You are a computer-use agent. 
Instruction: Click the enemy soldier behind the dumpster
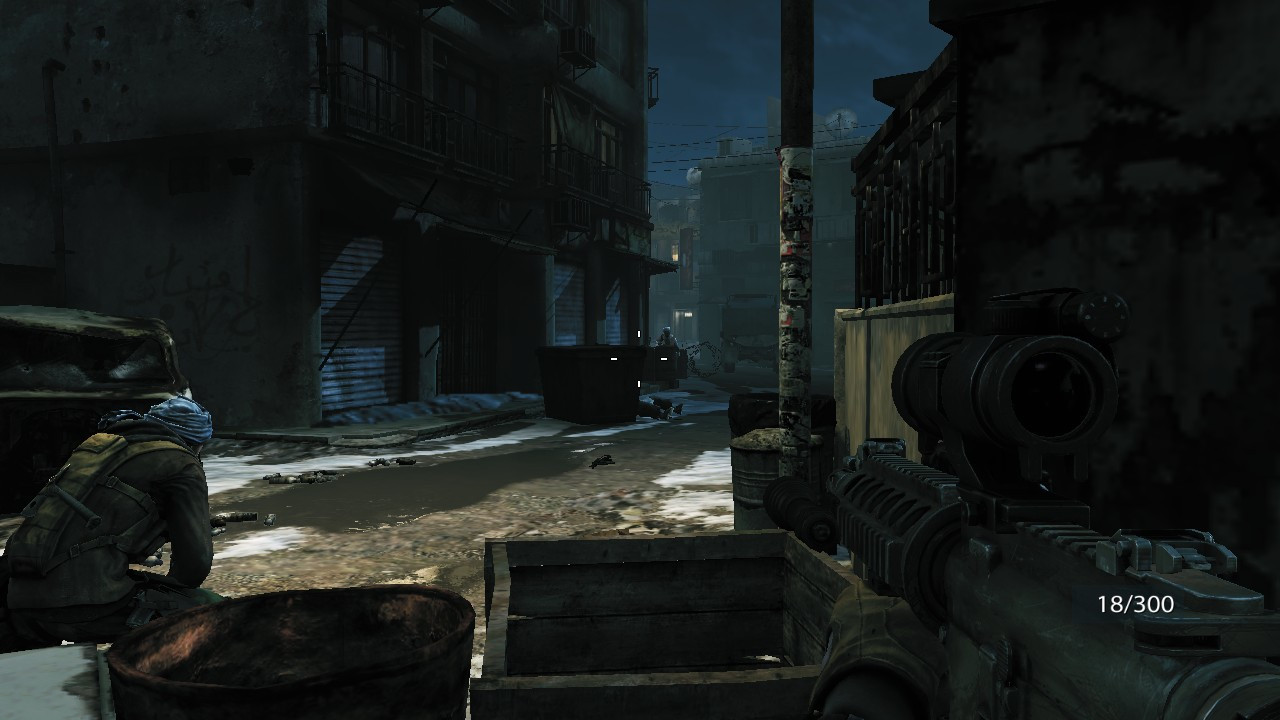[665, 337]
